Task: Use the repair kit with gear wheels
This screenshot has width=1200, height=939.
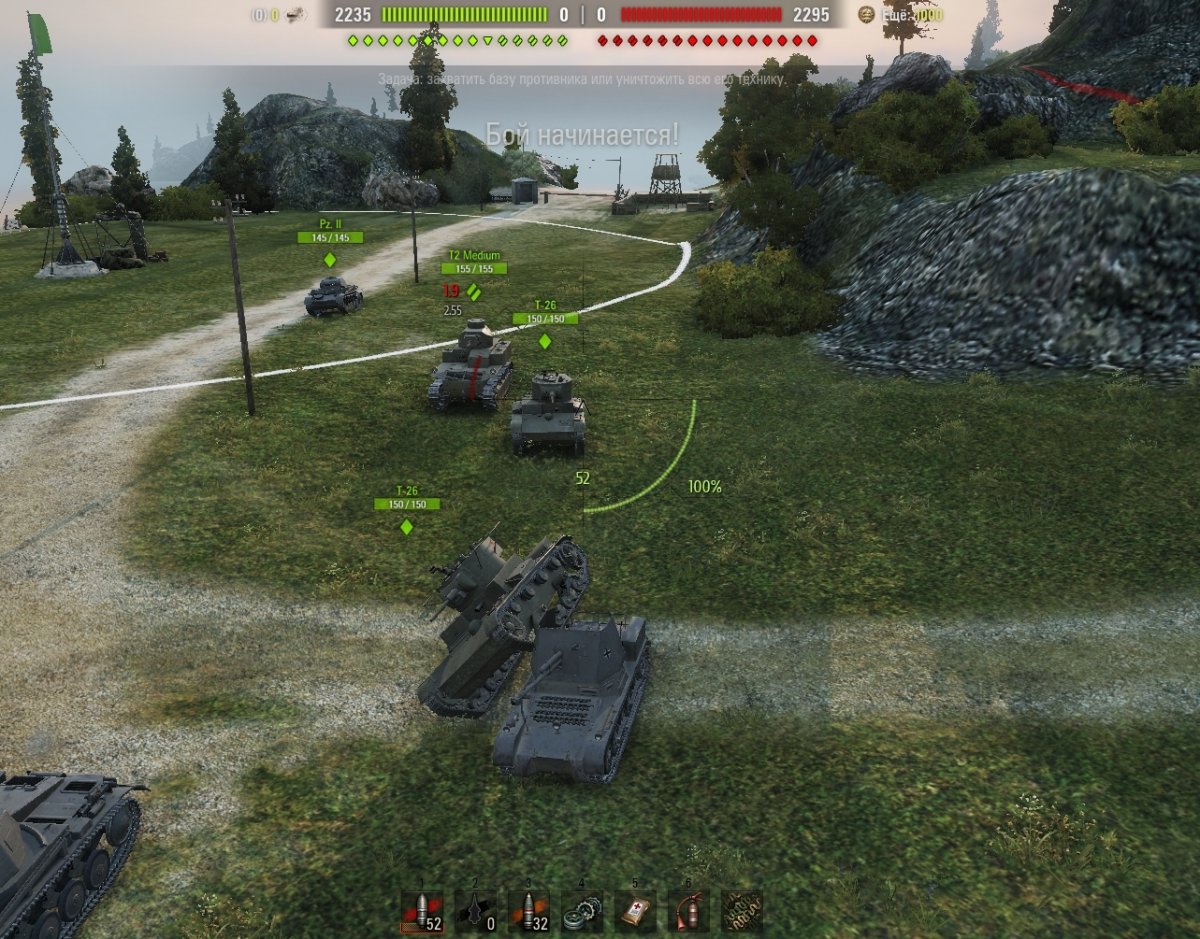Action: point(581,911)
